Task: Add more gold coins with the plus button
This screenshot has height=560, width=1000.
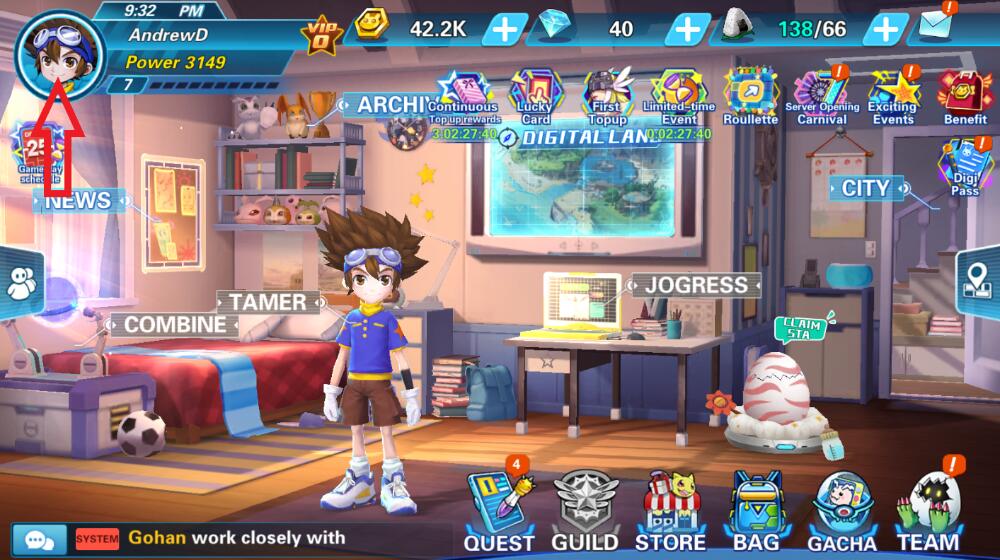Action: pos(505,29)
